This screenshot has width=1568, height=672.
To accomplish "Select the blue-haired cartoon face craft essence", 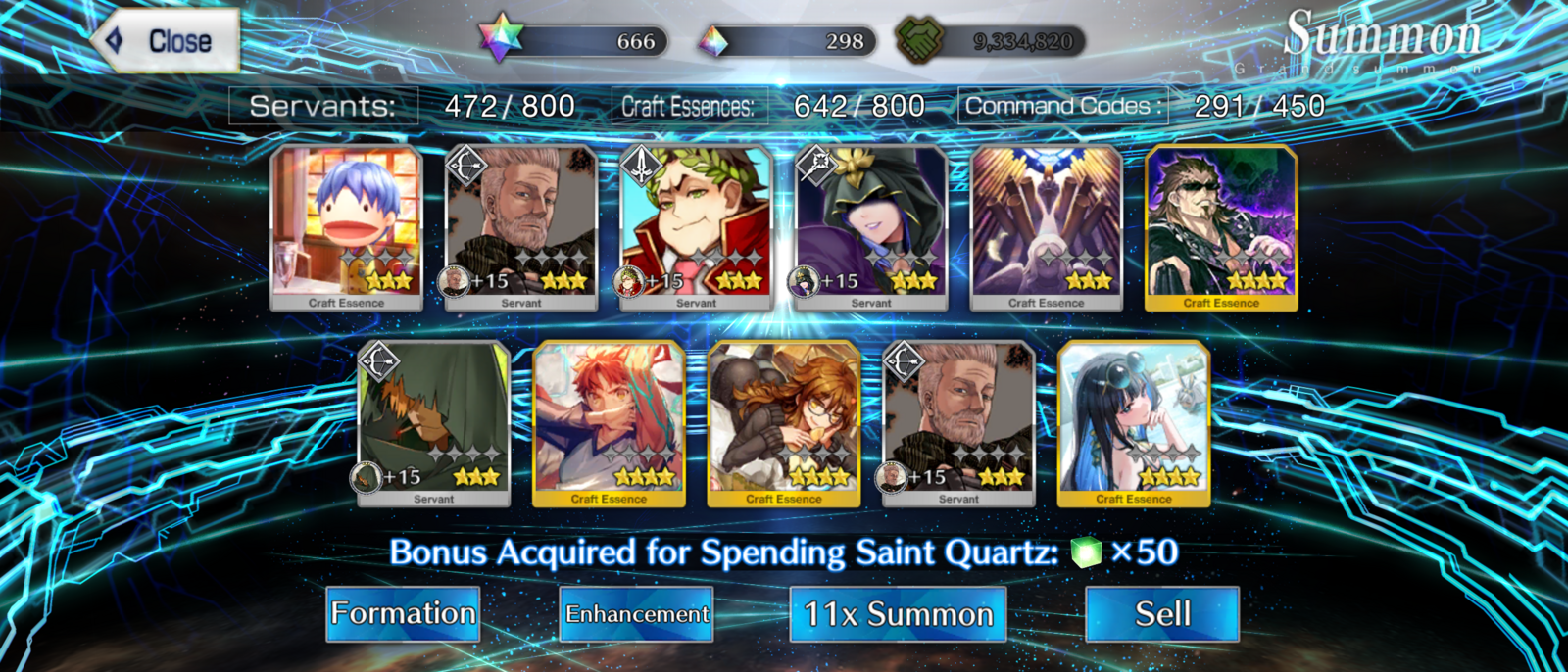I will pyautogui.click(x=347, y=227).
